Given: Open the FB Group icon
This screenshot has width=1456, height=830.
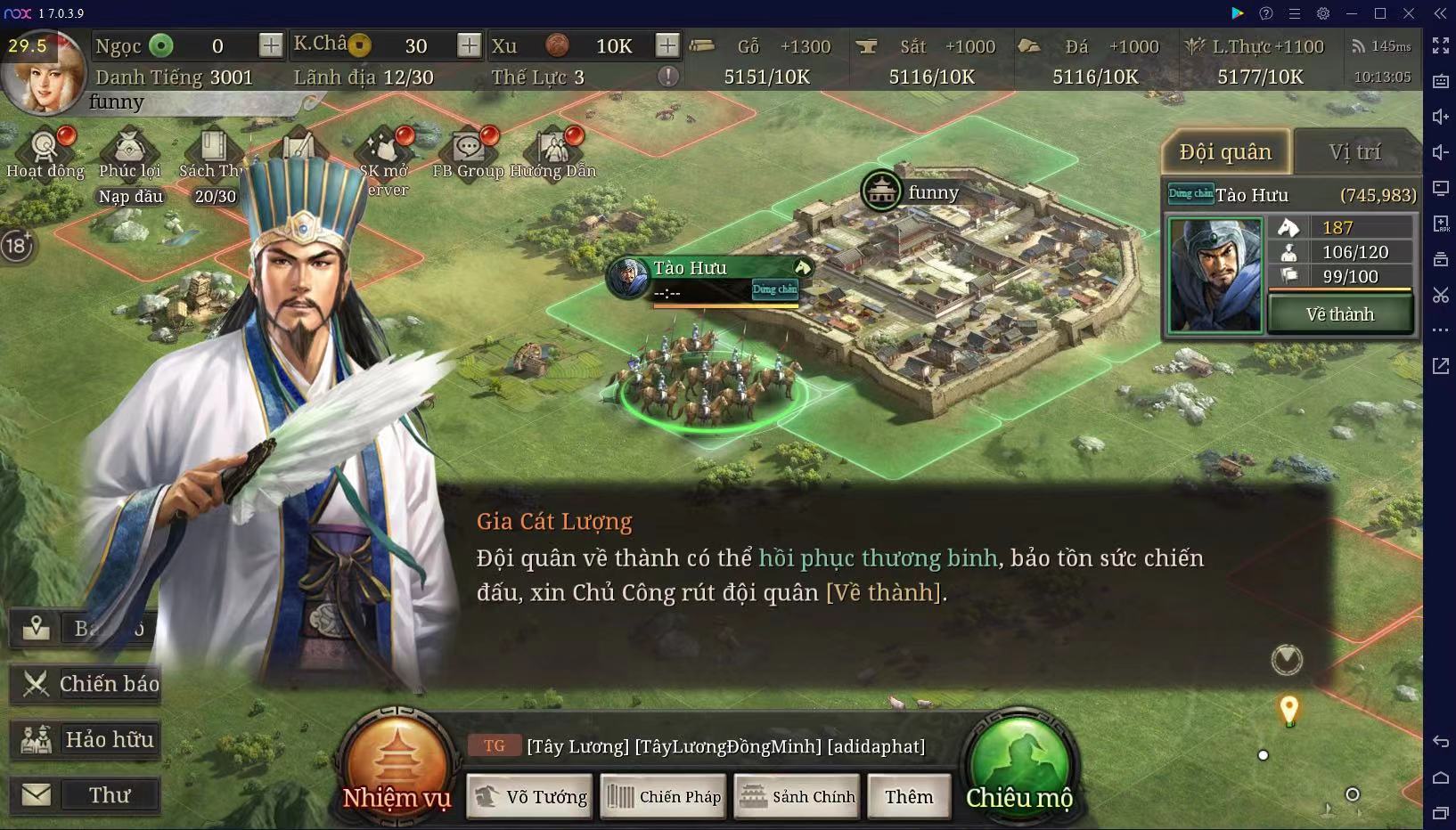Looking at the screenshot, I should click(468, 152).
